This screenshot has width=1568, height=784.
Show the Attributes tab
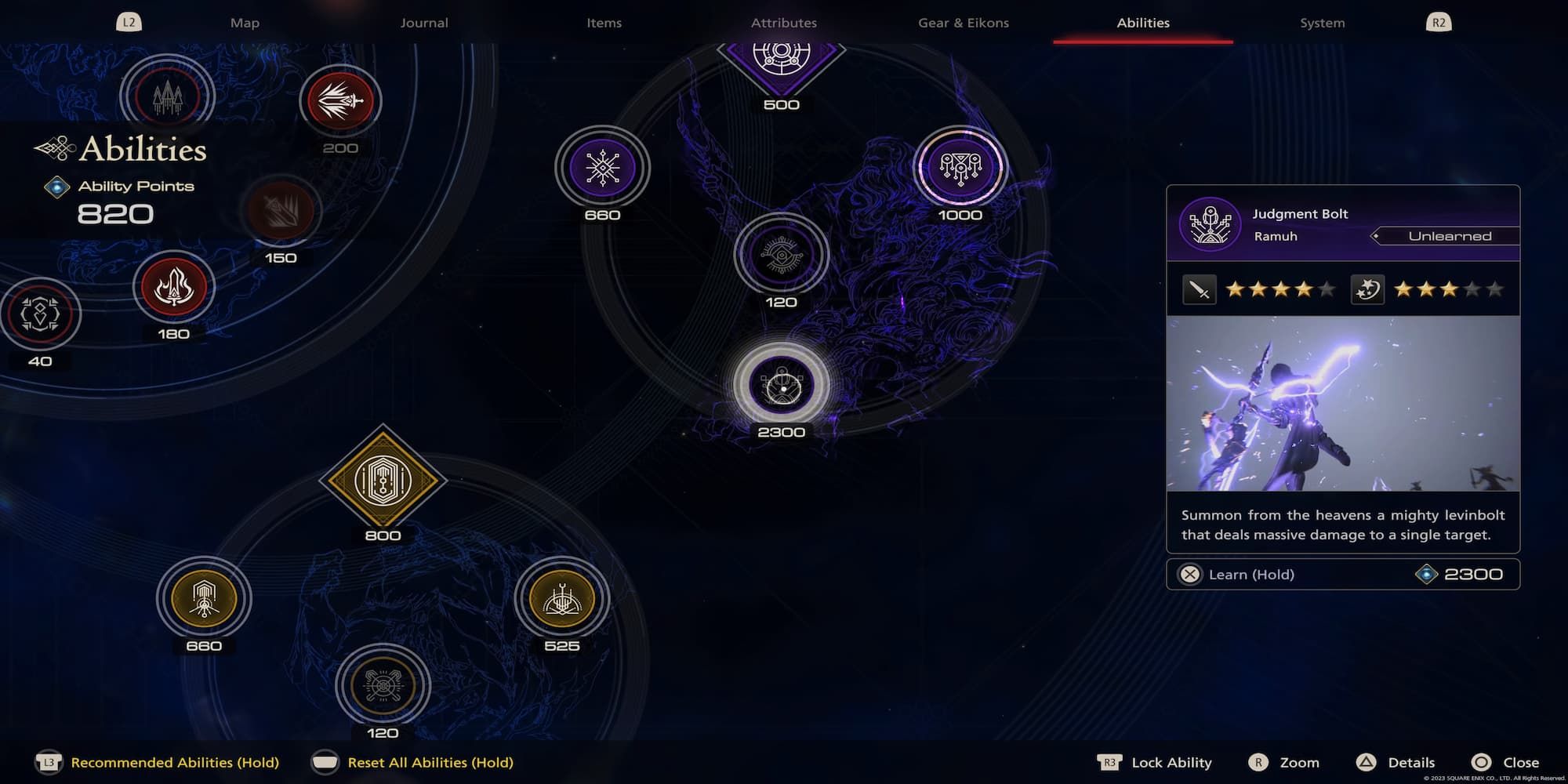click(783, 23)
